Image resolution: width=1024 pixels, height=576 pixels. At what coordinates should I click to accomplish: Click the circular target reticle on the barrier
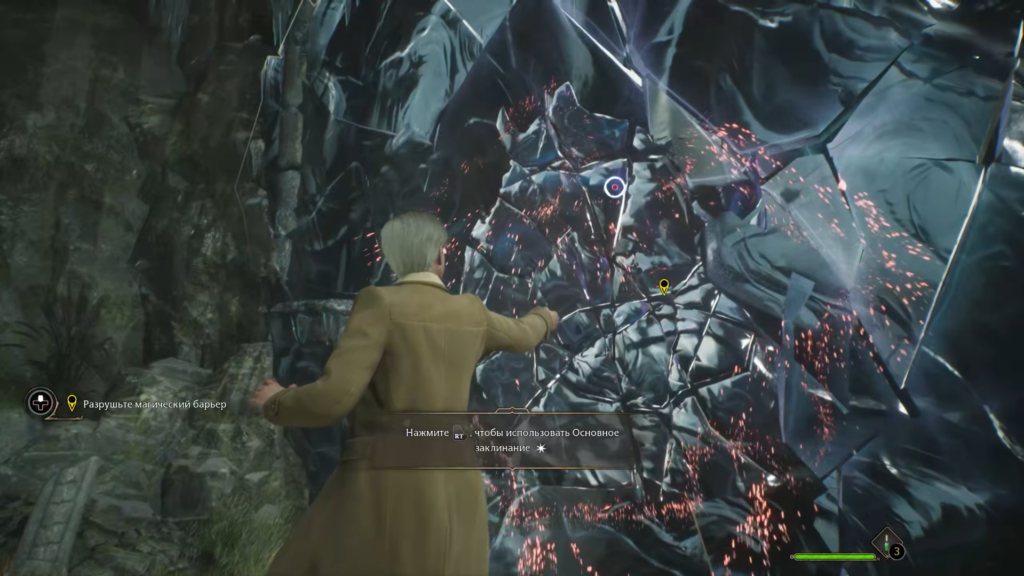[x=614, y=186]
